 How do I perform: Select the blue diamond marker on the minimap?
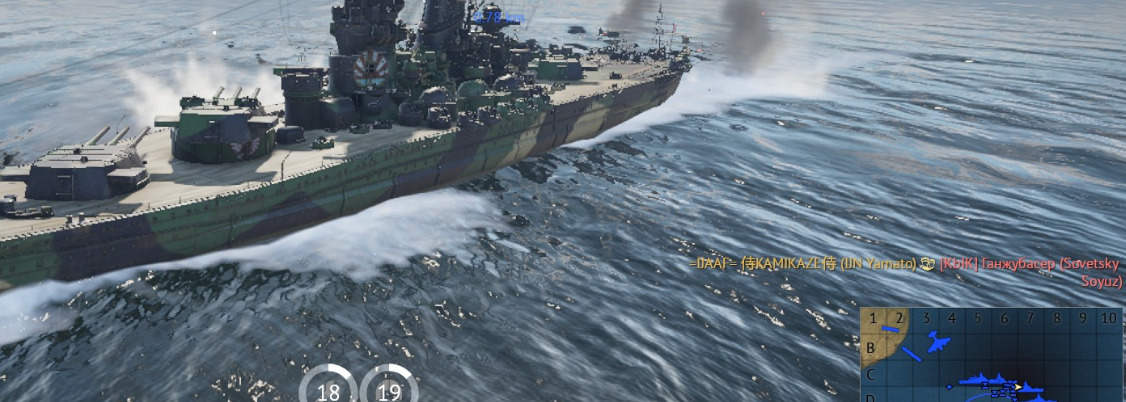click(x=949, y=386)
